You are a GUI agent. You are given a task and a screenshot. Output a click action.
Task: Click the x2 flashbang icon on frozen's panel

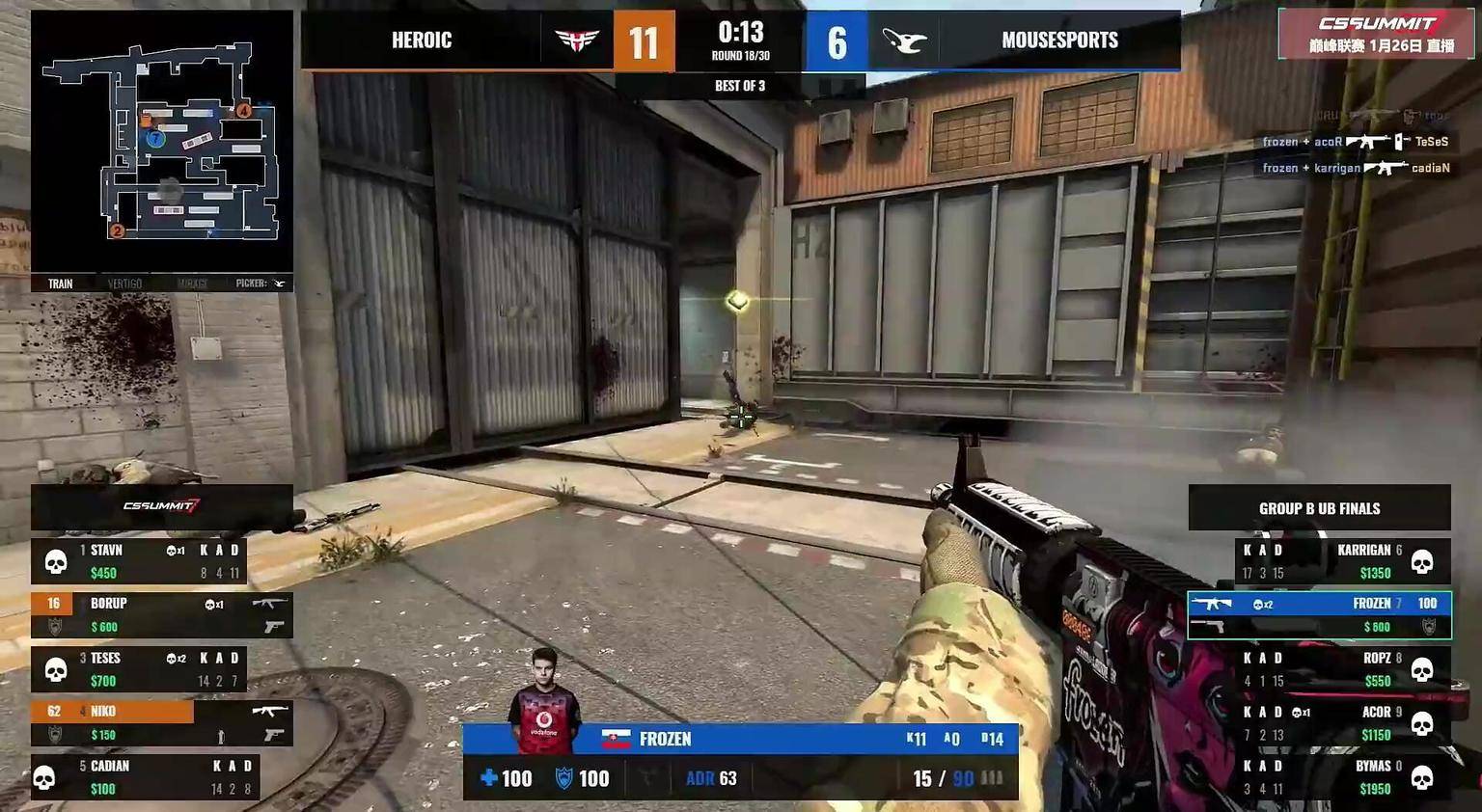(1259, 604)
